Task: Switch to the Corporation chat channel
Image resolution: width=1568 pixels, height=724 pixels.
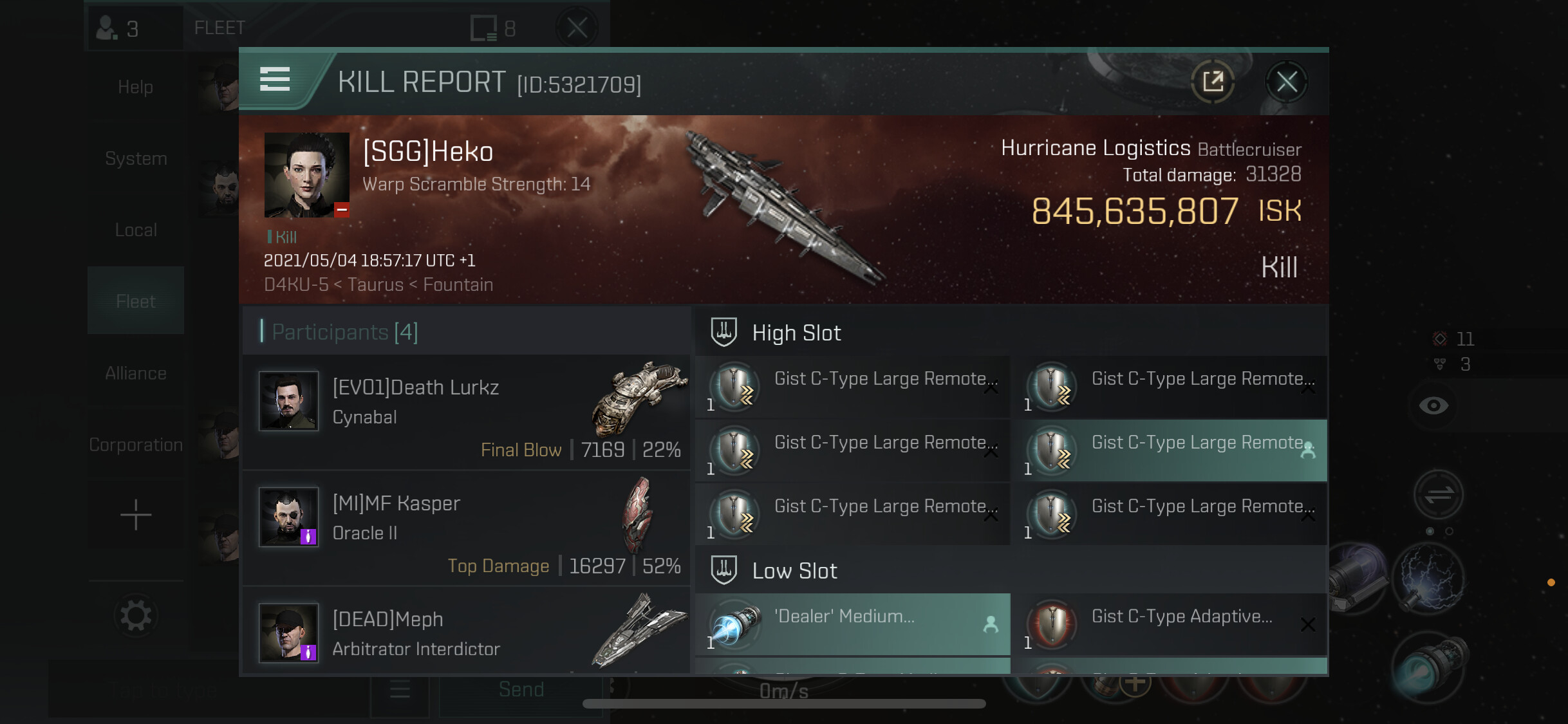Action: click(136, 445)
